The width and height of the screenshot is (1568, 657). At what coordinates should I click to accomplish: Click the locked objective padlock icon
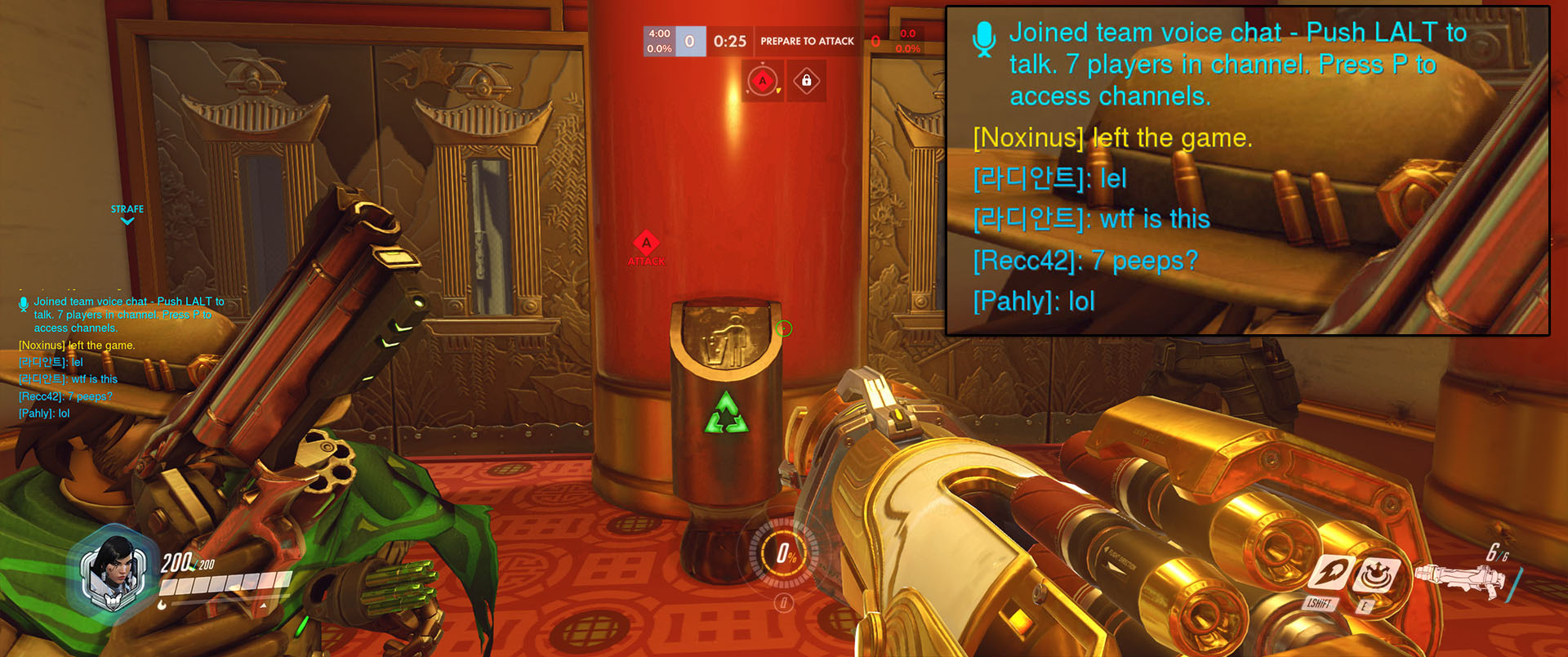tap(806, 81)
